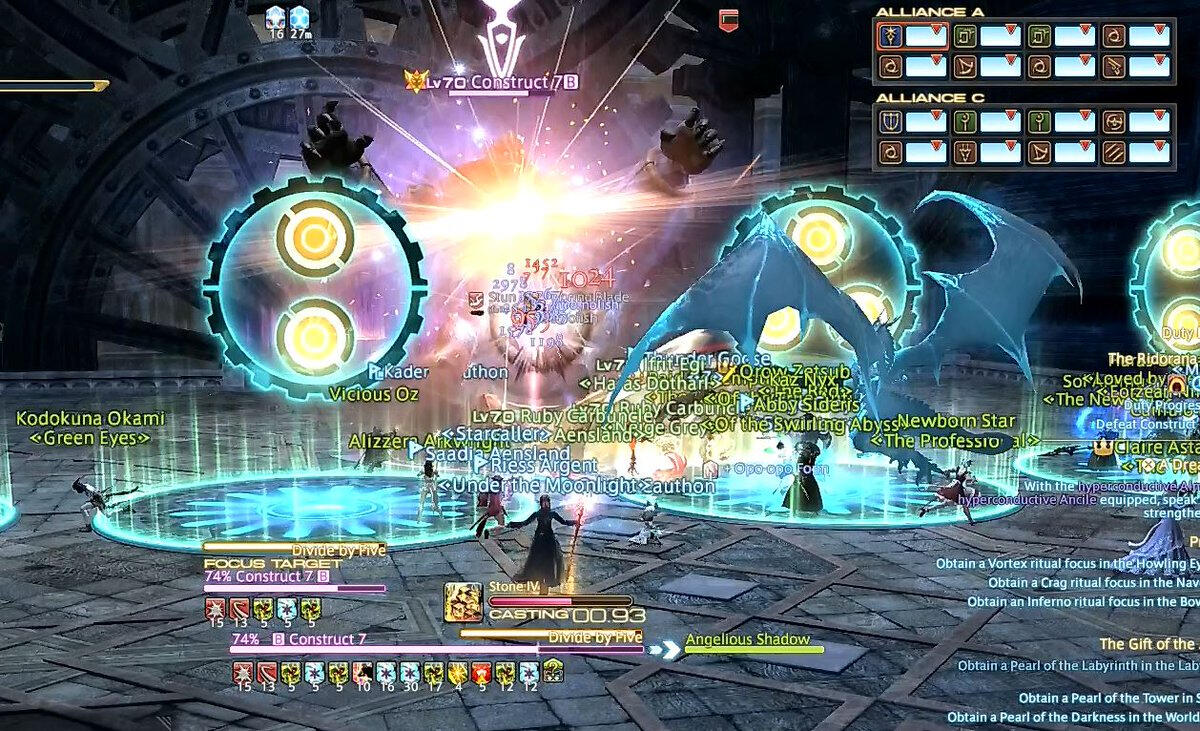Select Alliance C member with diagonal slashes icon
Screen dimensions: 1200x731
(x=1113, y=152)
